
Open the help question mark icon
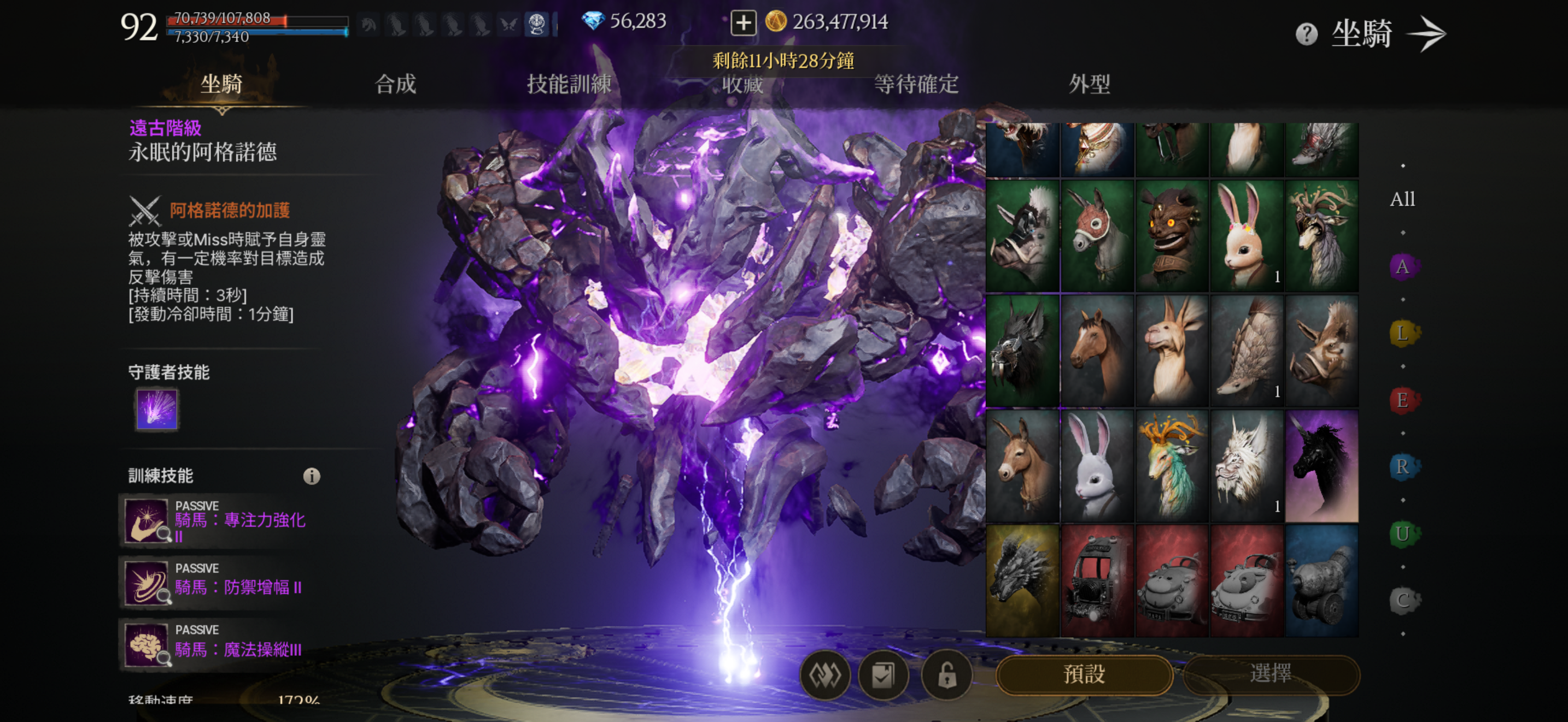[x=1306, y=34]
